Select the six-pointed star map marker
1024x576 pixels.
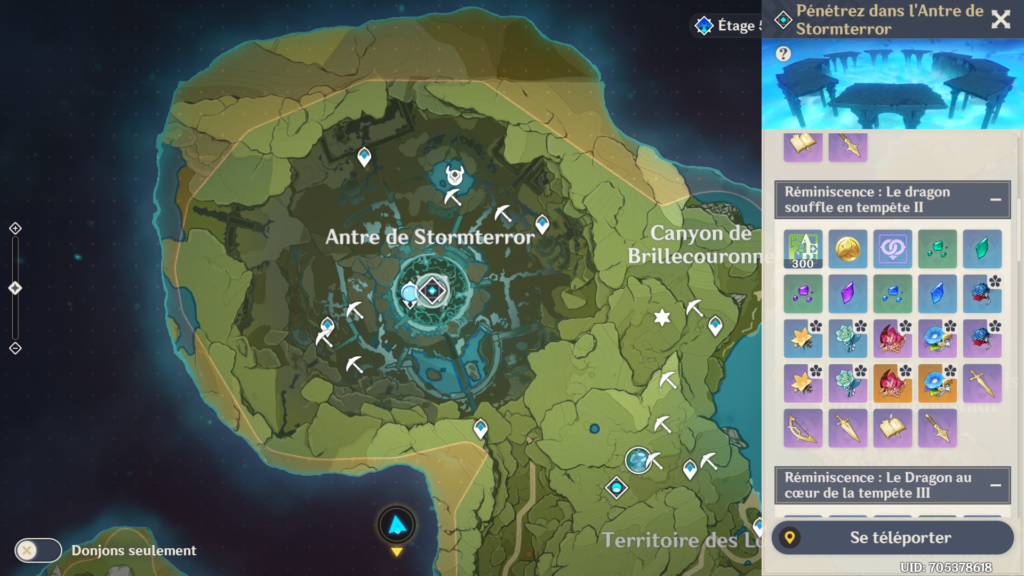(x=661, y=317)
